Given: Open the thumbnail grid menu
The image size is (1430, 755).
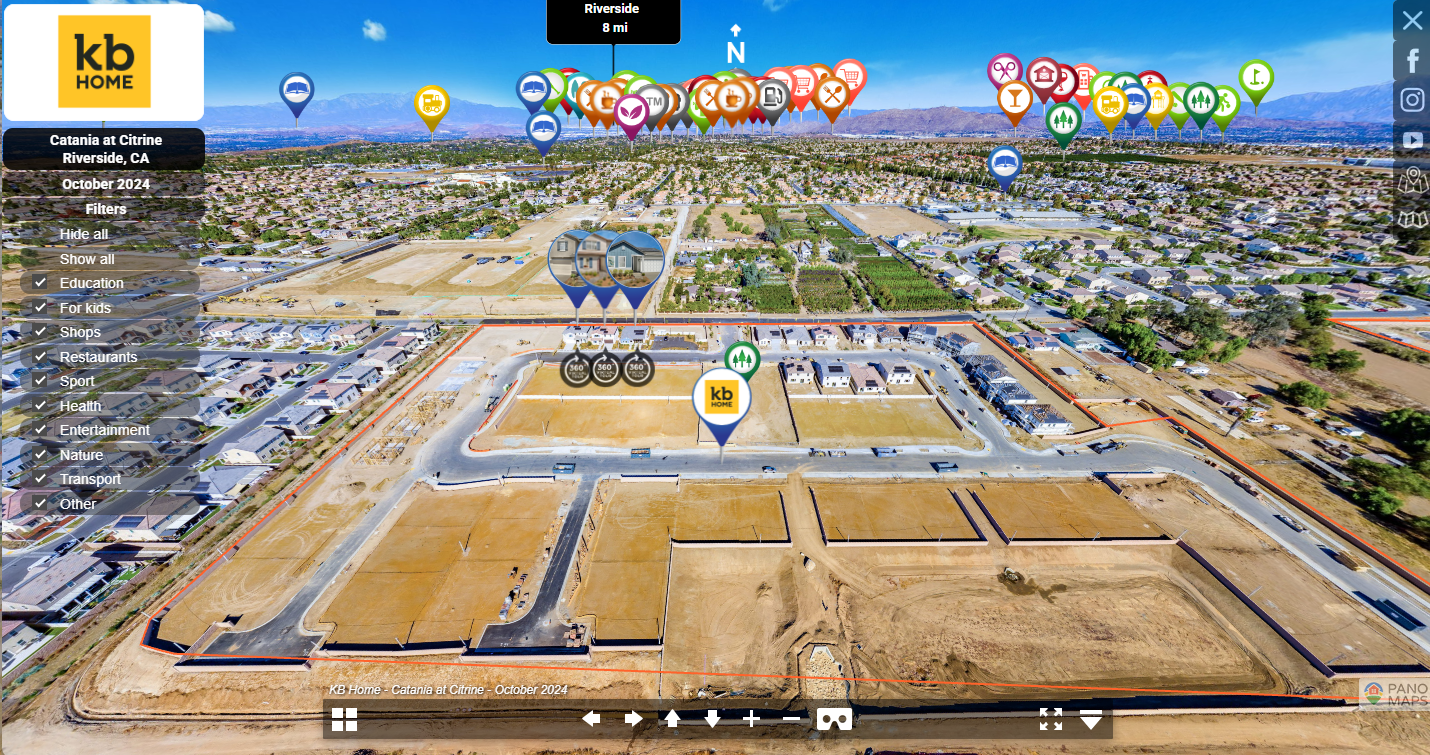Looking at the screenshot, I should click(345, 719).
